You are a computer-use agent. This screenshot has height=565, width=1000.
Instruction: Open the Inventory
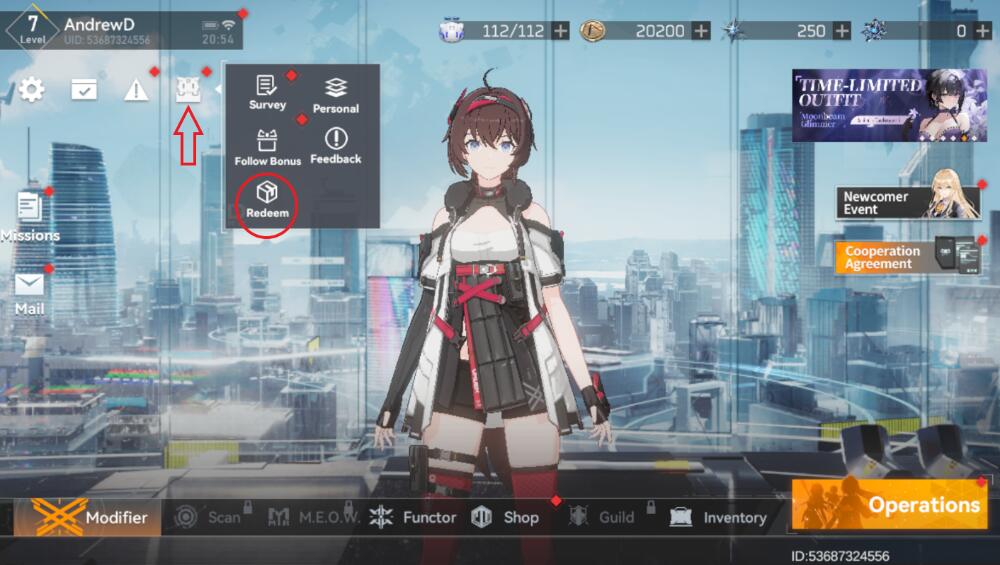tap(719, 517)
